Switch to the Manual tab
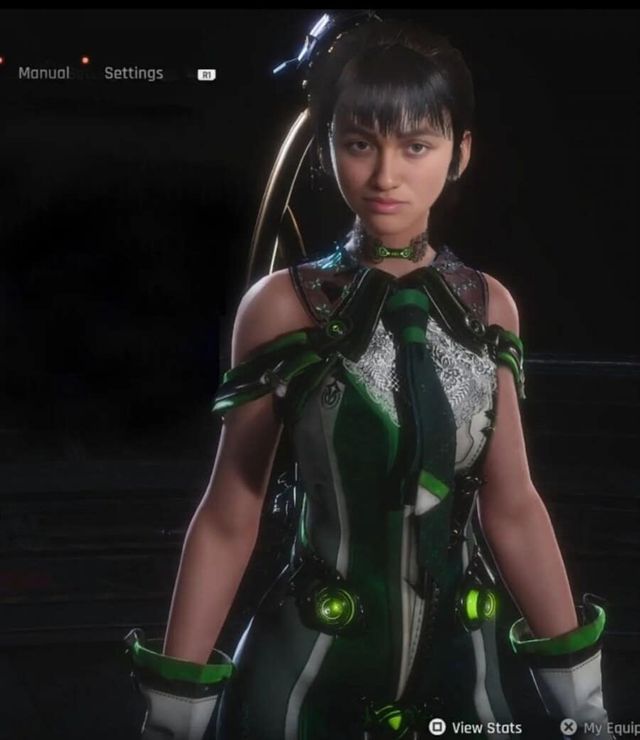This screenshot has width=640, height=740. 44,73
